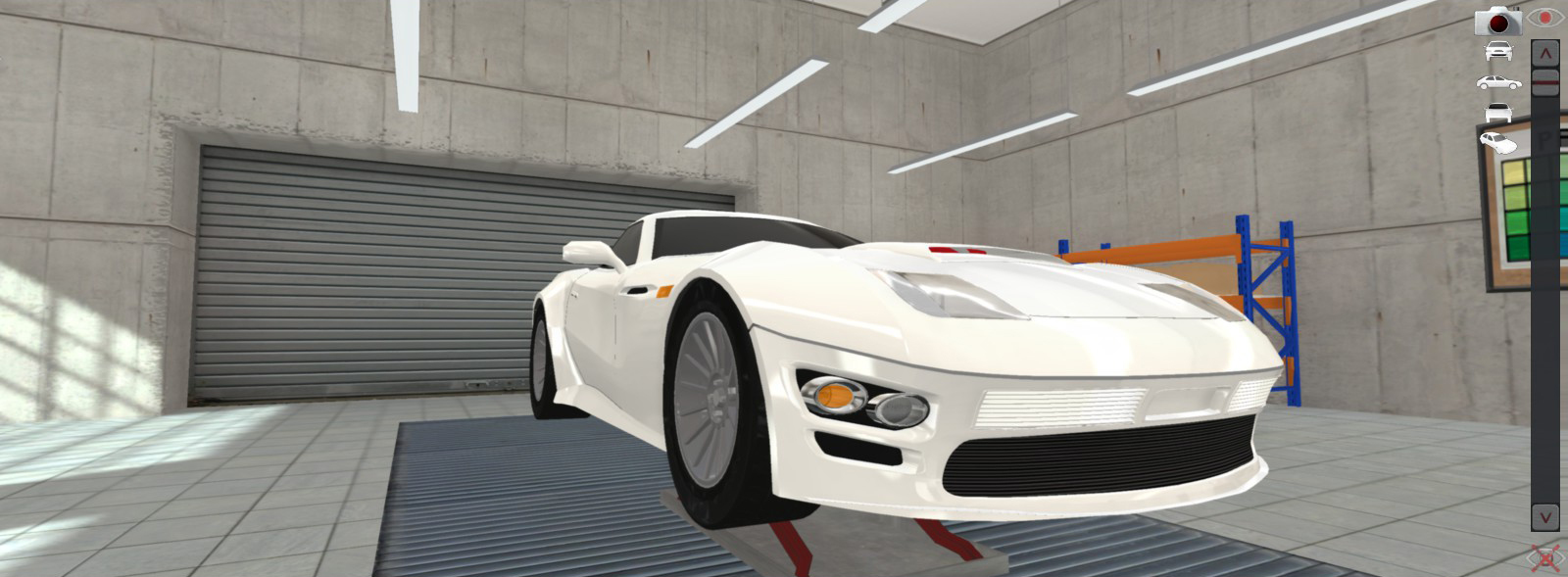Screen dimensions: 1568x577
Task: Toggle the red eye visibility icon
Action: (x=1546, y=19)
